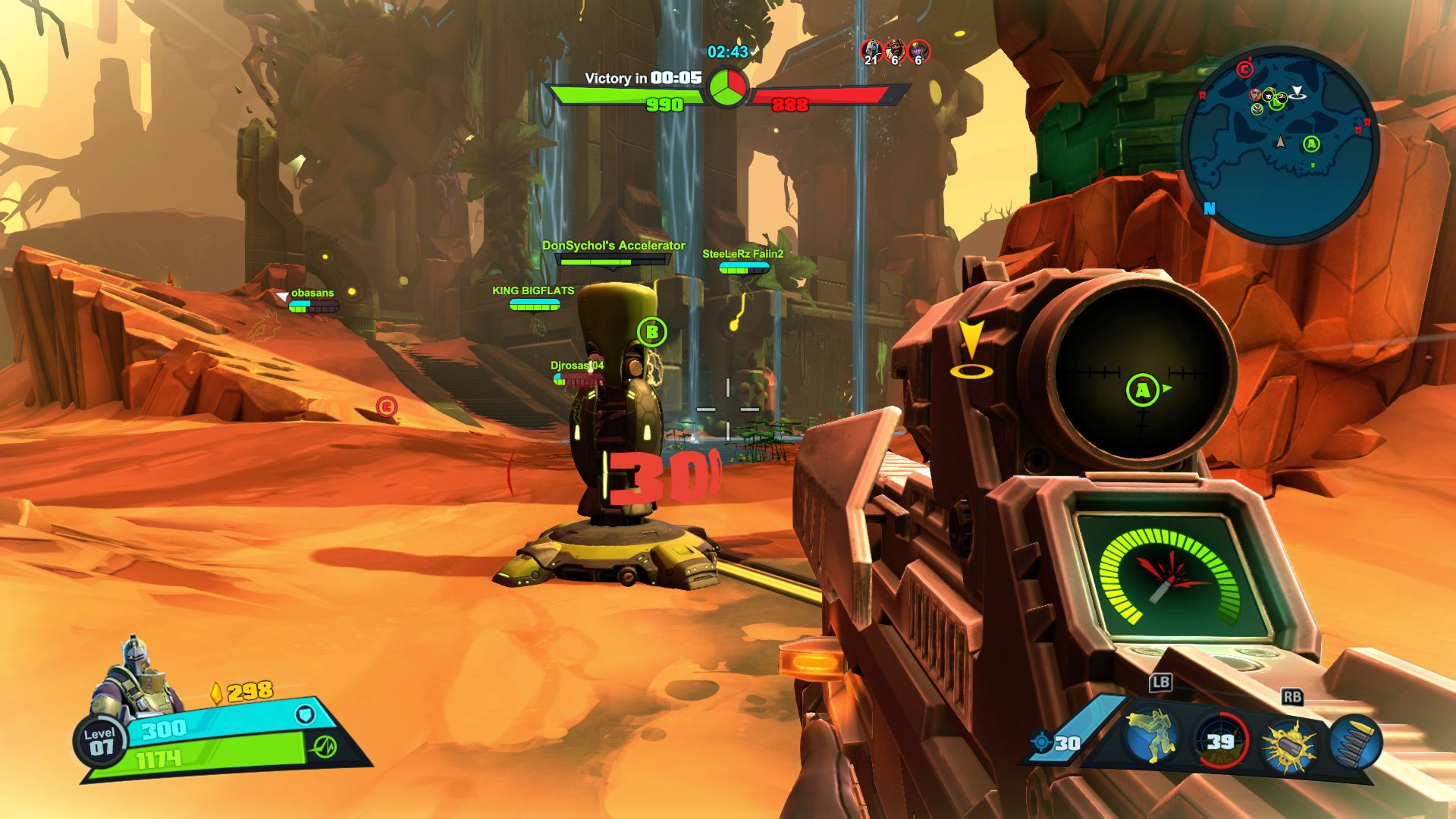Select the green A point on minimap

click(x=1311, y=144)
